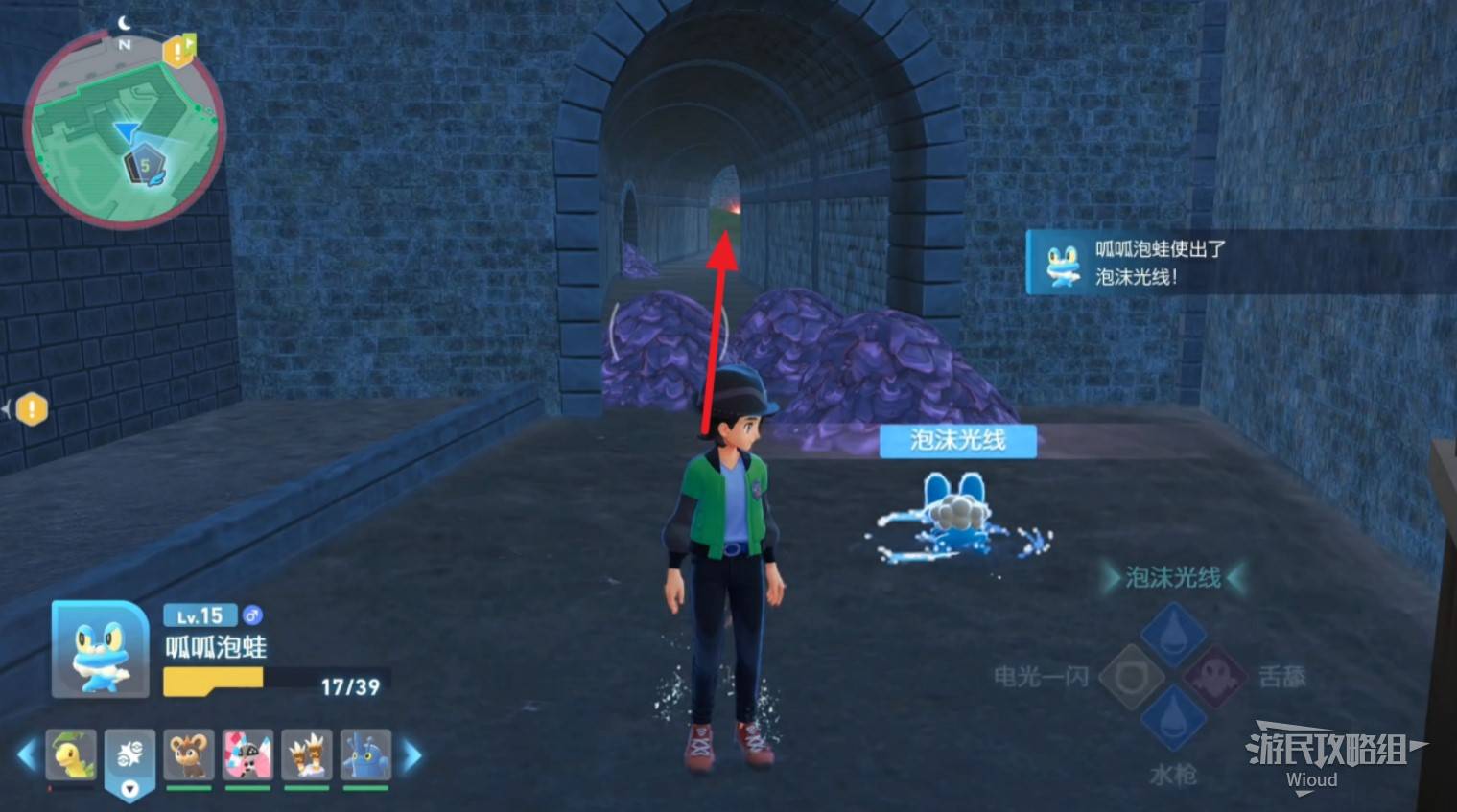Click the yellow exclamation marker at left screen edge

click(x=32, y=409)
